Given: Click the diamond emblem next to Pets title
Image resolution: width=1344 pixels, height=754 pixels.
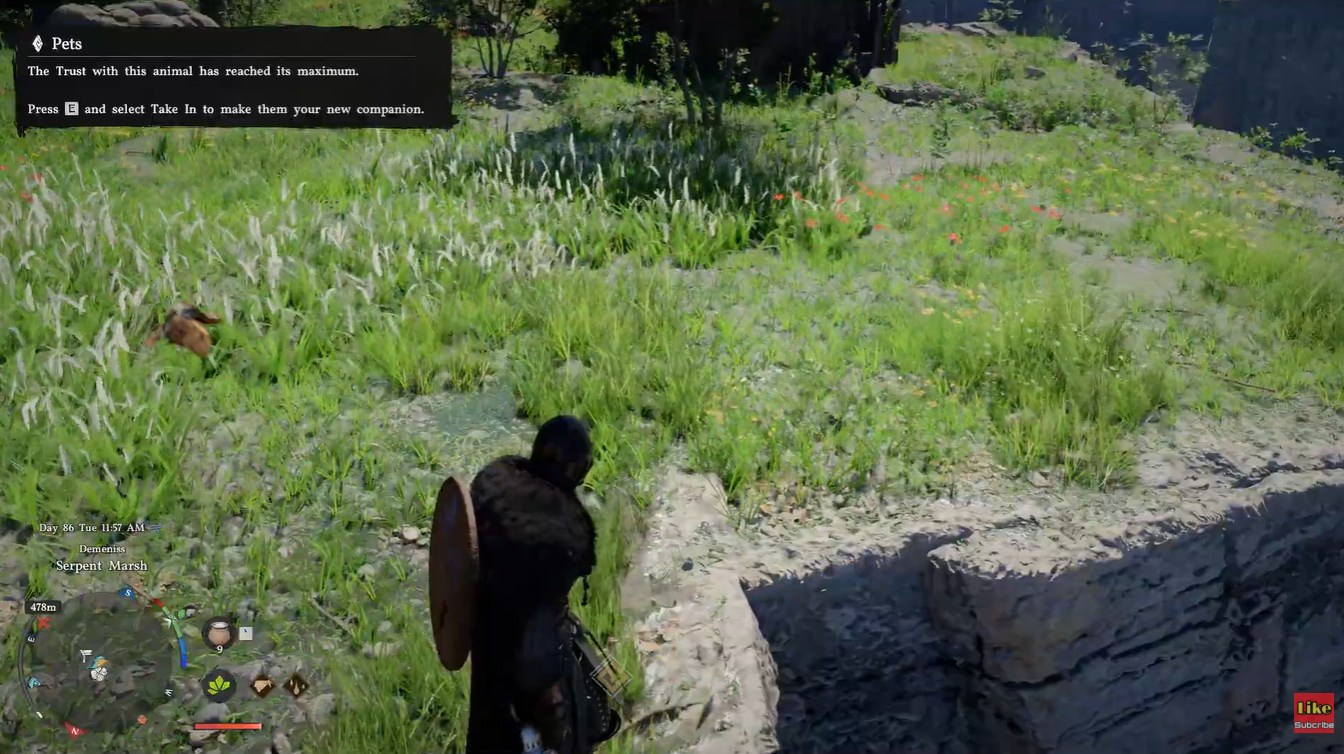Looking at the screenshot, I should tap(37, 43).
